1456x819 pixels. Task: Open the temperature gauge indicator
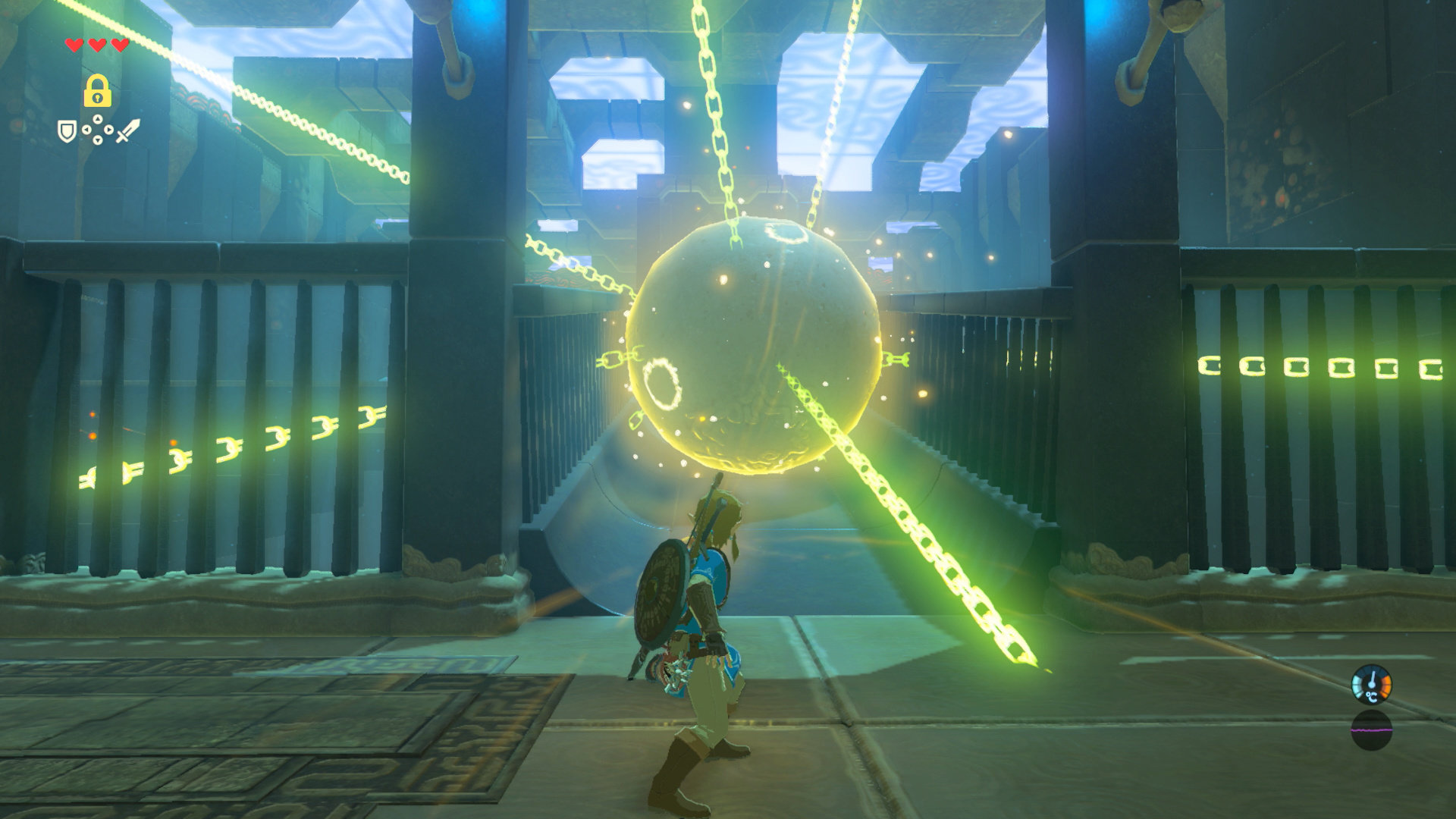click(1371, 684)
